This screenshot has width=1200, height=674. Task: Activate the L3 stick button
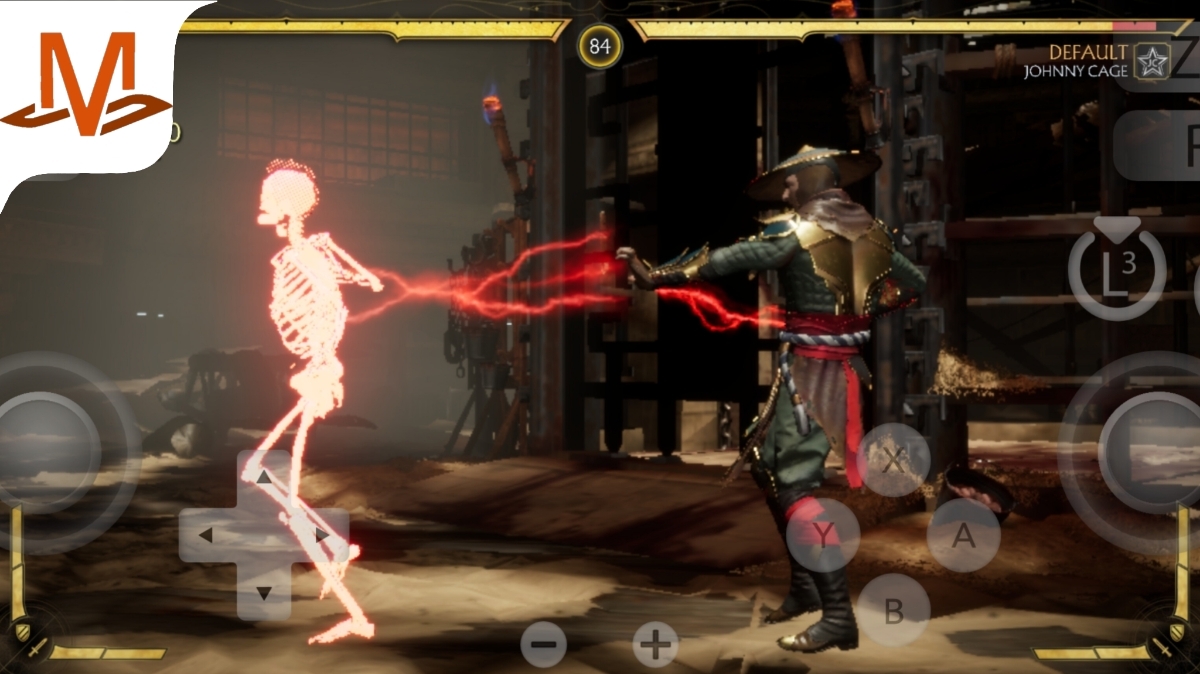[x=1117, y=271]
